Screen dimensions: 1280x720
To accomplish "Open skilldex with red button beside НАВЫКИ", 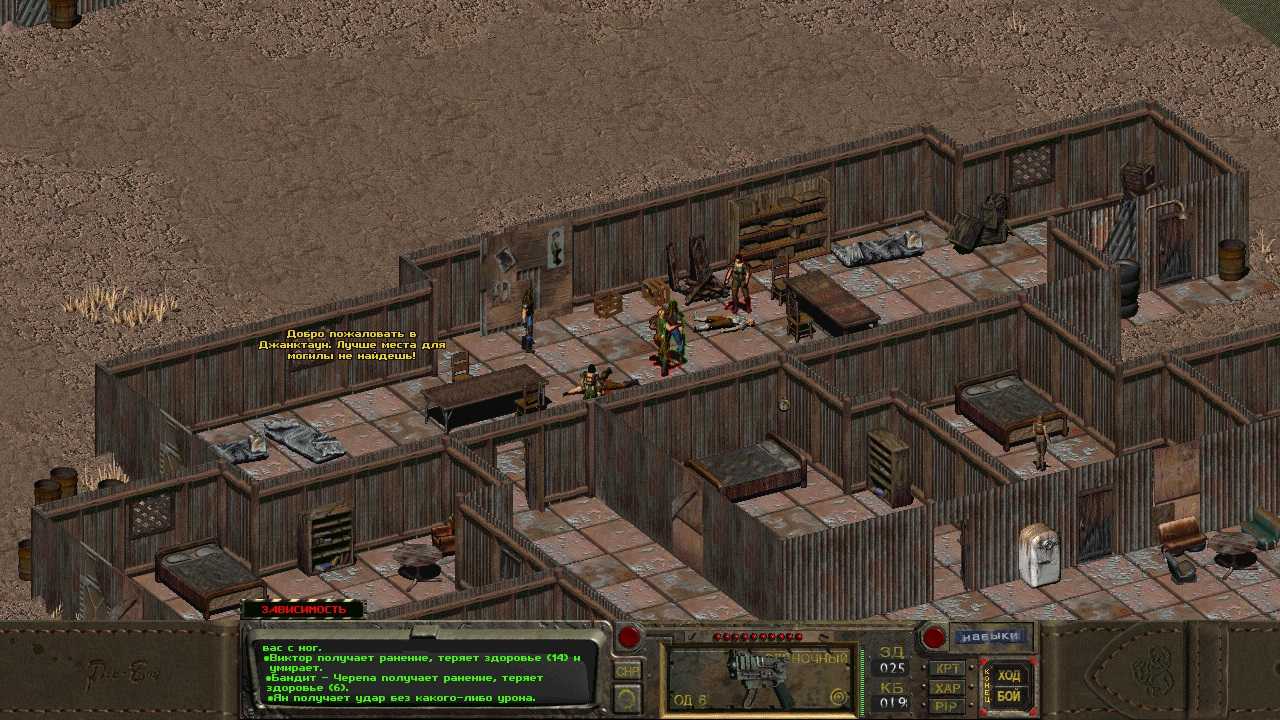I will (x=933, y=637).
